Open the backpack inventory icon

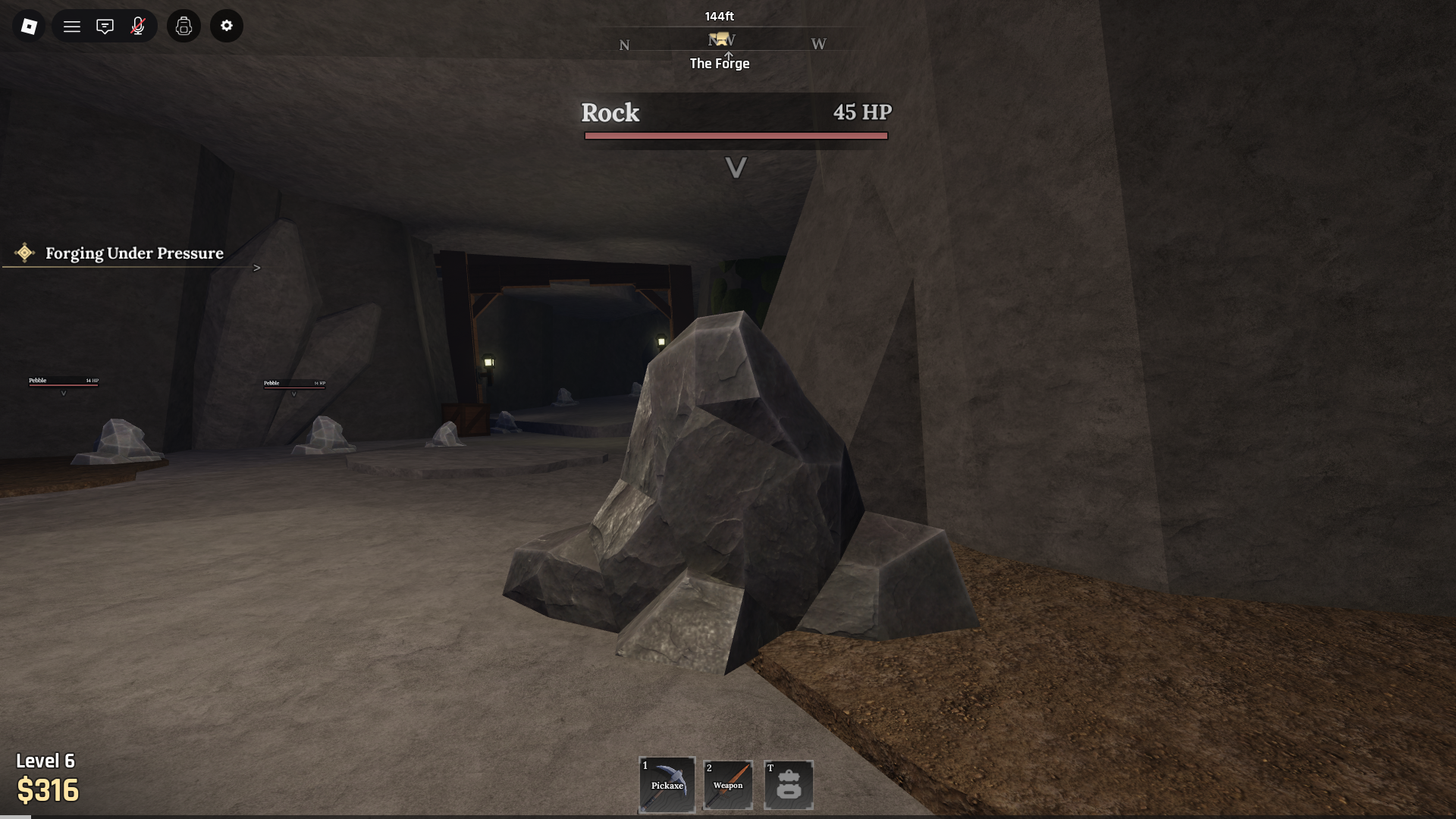pos(184,26)
